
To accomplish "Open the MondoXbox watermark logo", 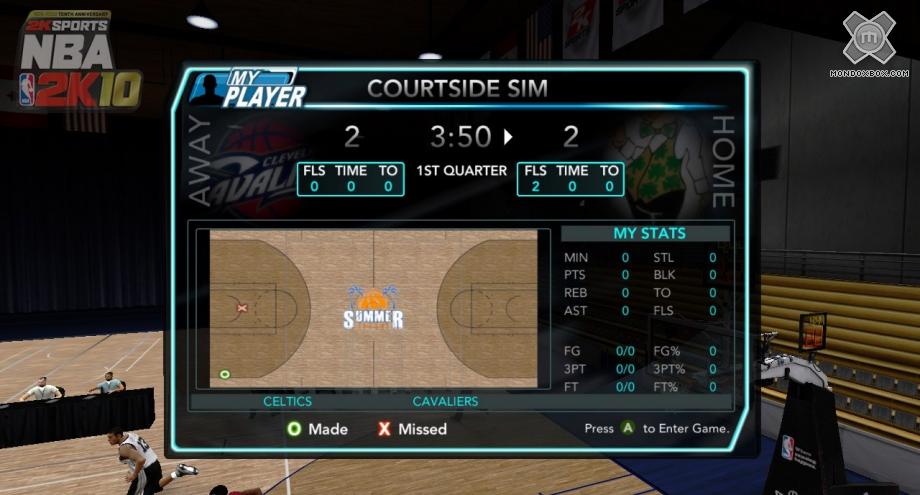I will click(x=868, y=43).
